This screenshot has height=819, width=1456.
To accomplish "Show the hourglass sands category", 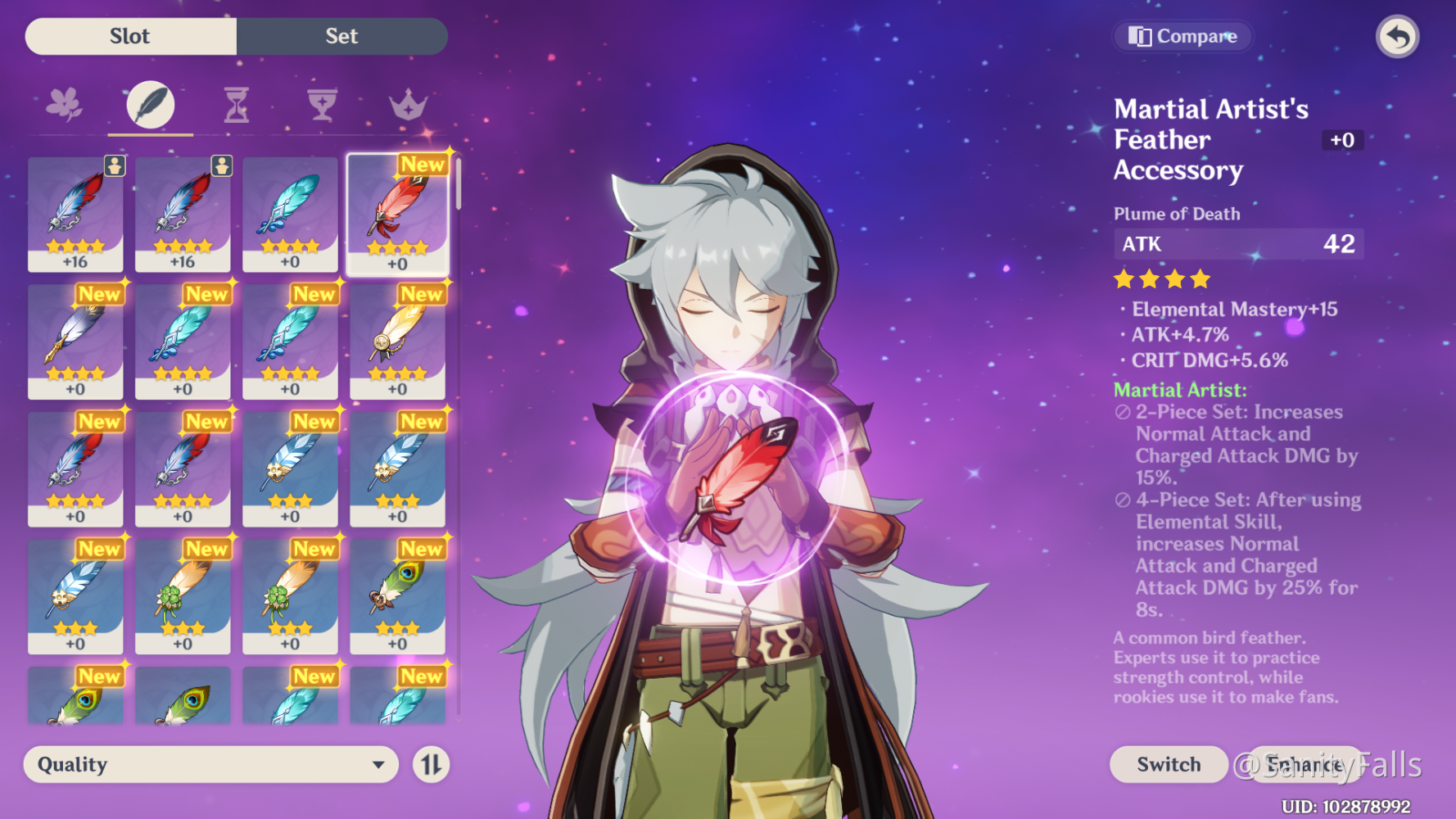I will coord(237,105).
